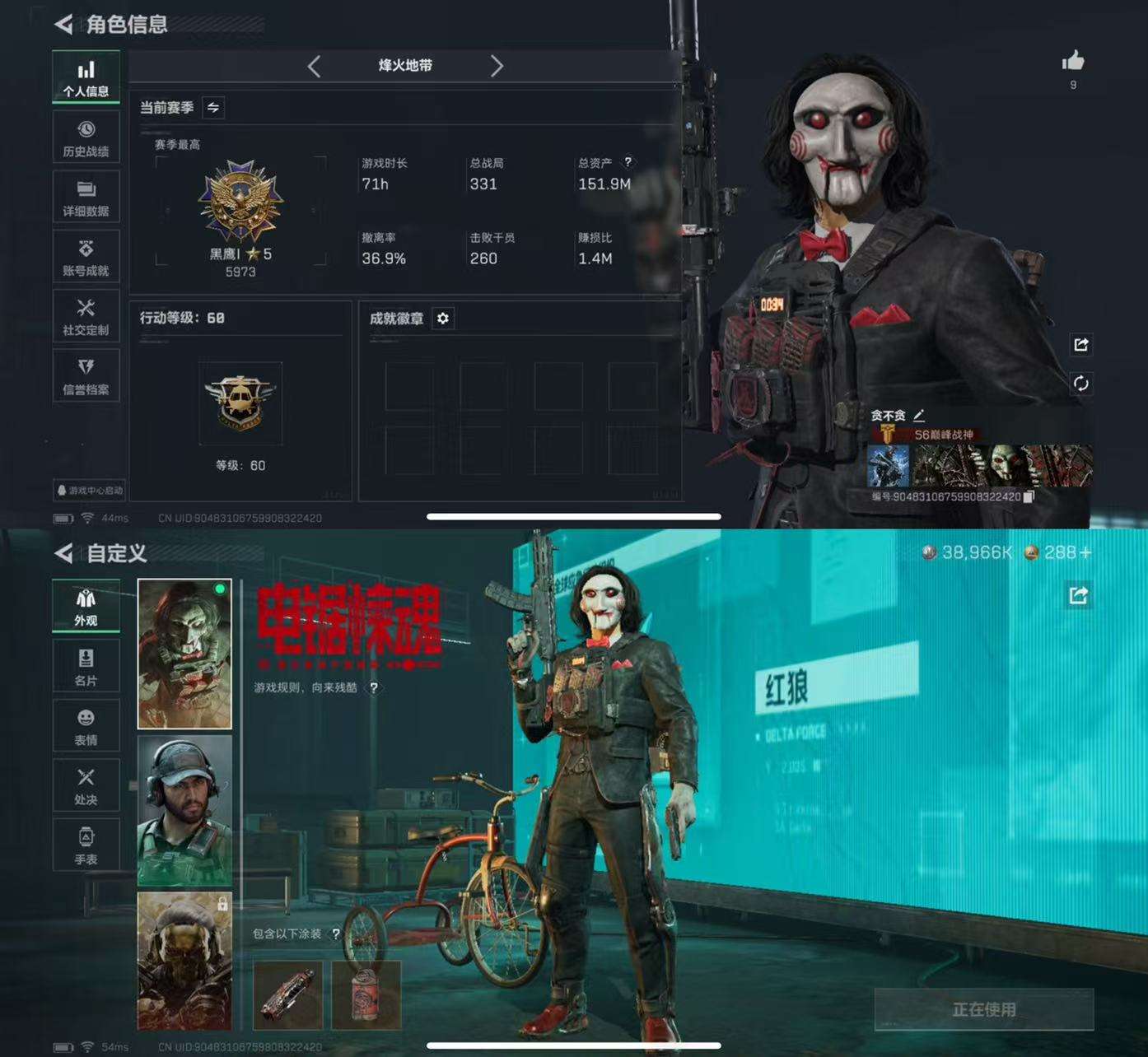Switch to the 名片 name card tab
The height and width of the screenshot is (1057, 1148).
[x=86, y=665]
